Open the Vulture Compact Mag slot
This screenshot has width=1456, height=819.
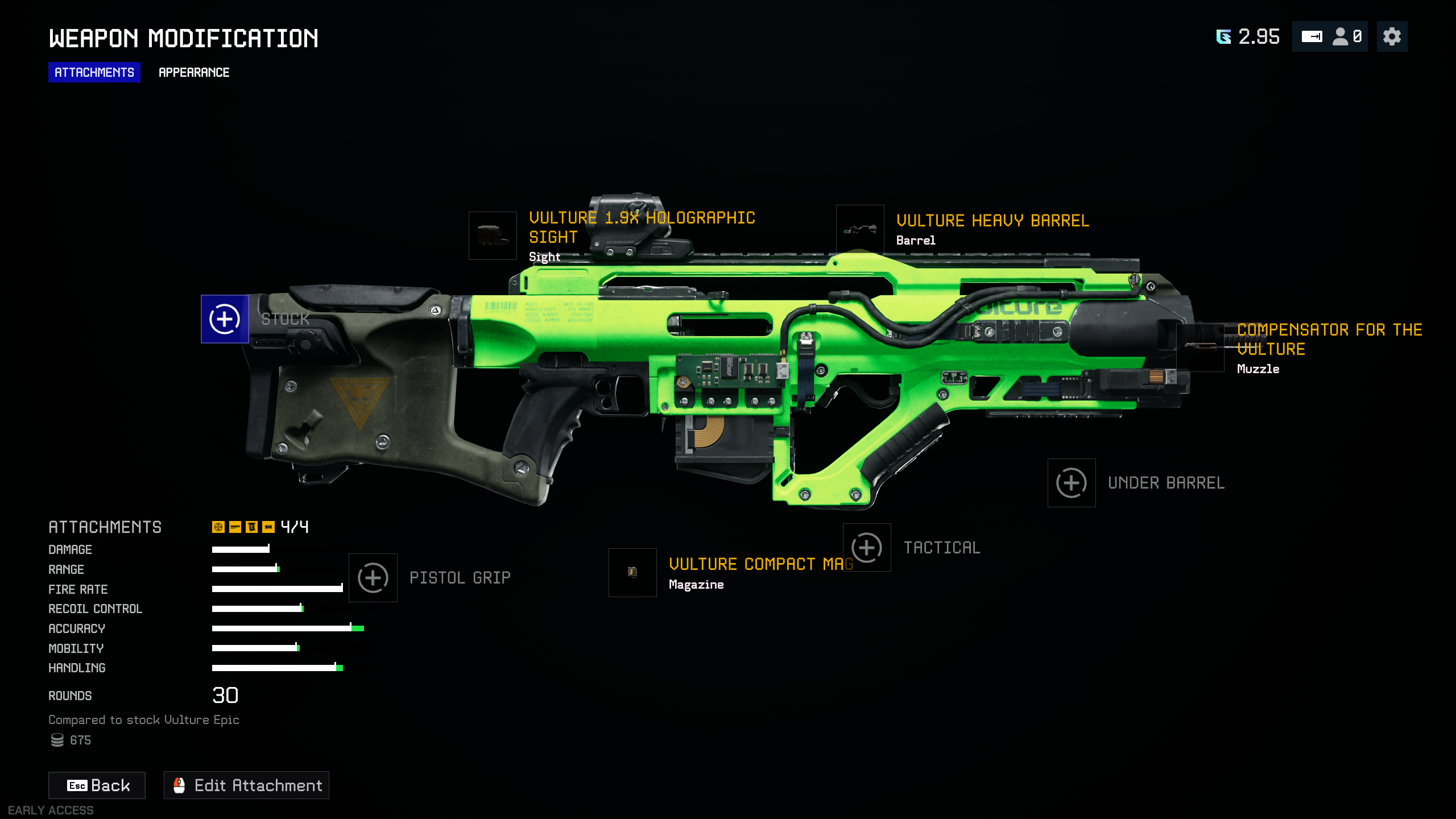pyautogui.click(x=632, y=573)
